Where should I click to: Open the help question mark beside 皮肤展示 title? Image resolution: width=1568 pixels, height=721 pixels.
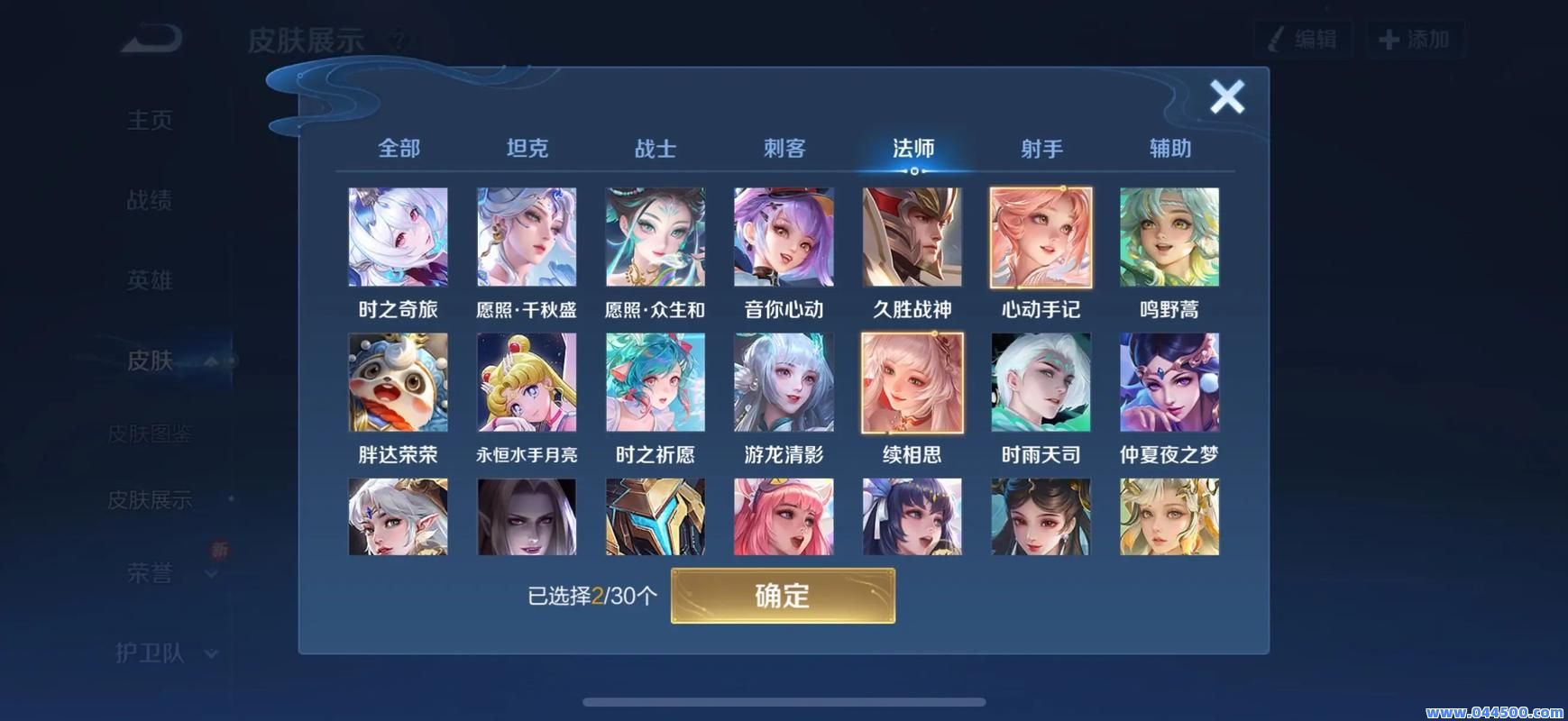click(x=399, y=38)
